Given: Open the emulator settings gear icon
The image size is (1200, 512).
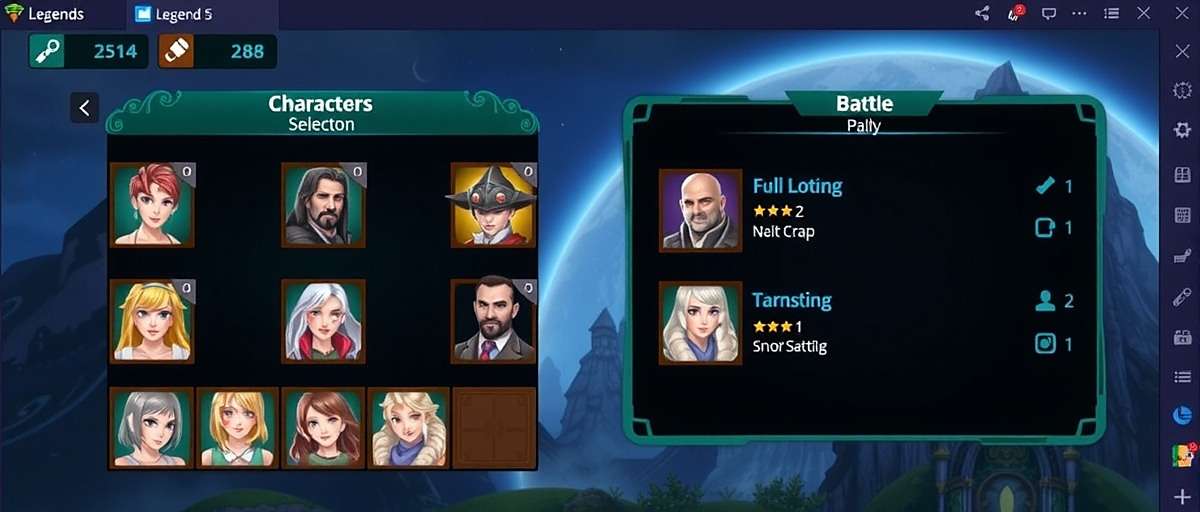Looking at the screenshot, I should coord(1181,130).
